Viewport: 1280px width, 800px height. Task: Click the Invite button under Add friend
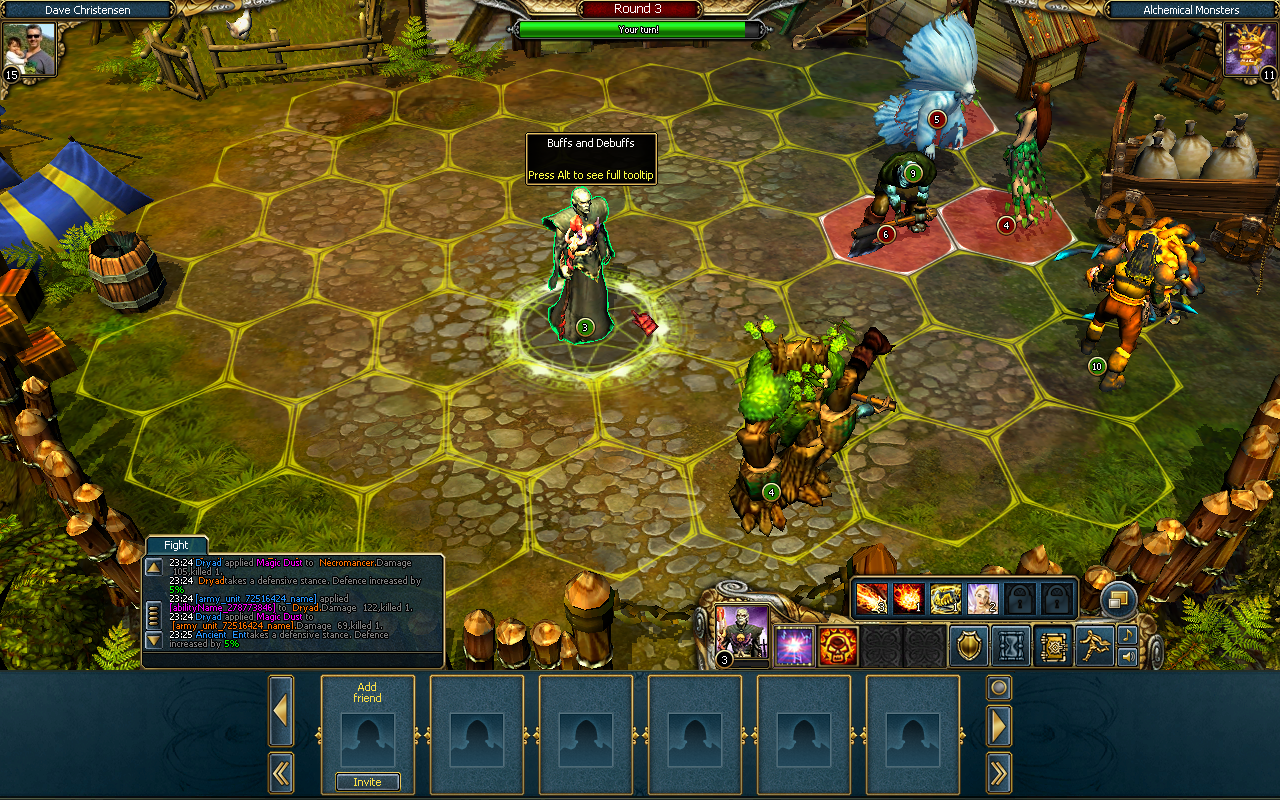[x=367, y=782]
